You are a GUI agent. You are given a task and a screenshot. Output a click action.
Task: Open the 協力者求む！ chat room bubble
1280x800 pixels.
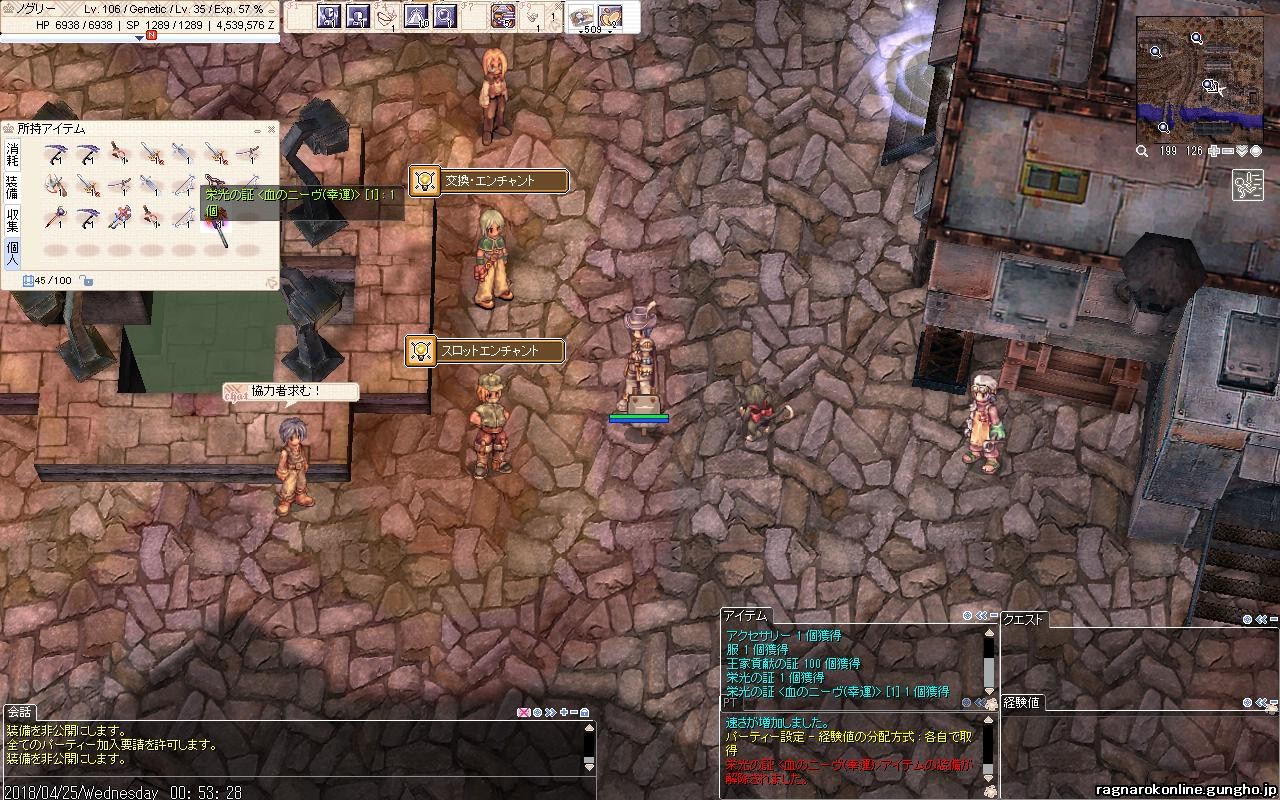(290, 392)
